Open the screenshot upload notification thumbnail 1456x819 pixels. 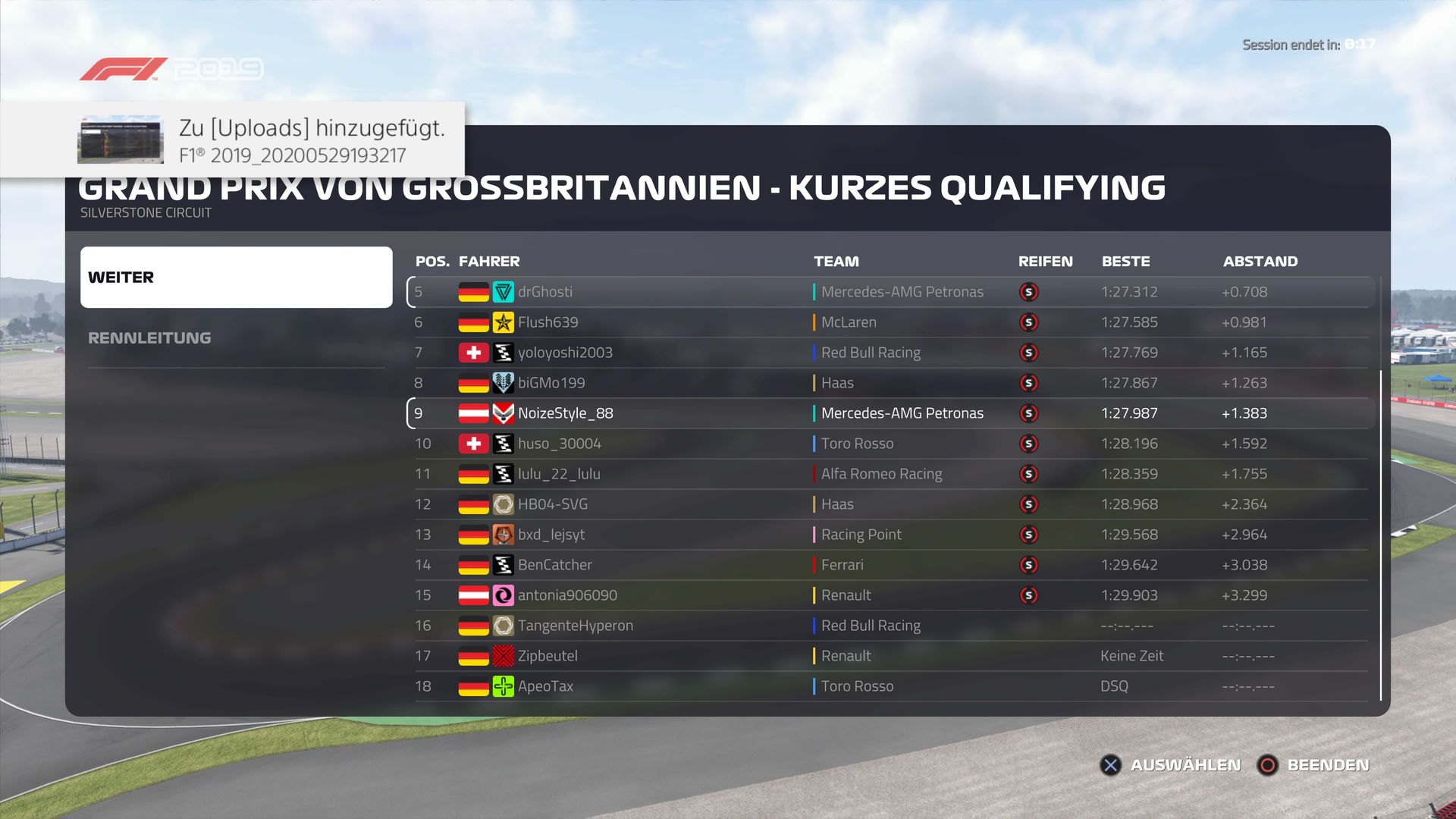pos(121,140)
